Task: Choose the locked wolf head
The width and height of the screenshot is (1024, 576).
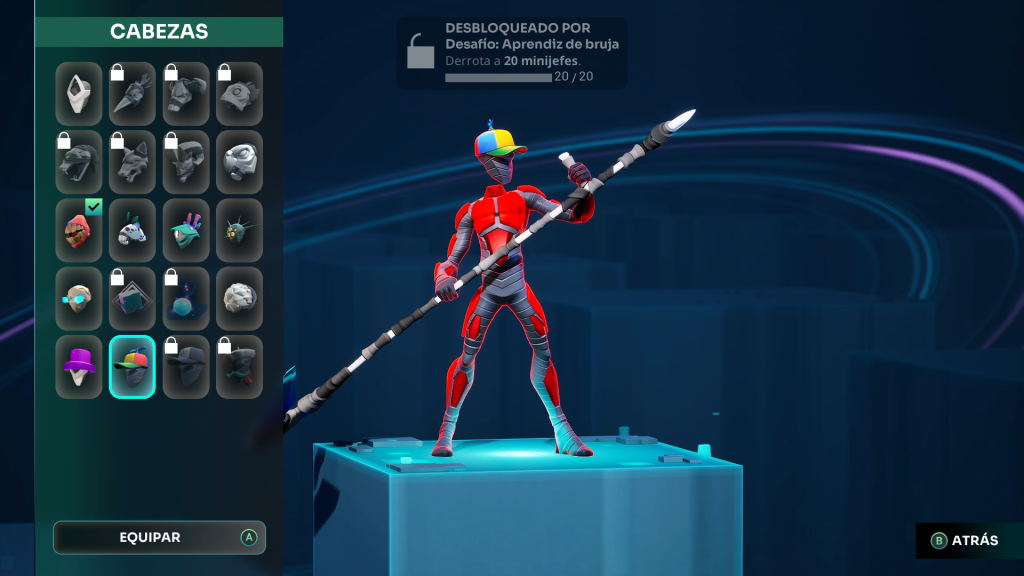Action: pyautogui.click(x=132, y=162)
